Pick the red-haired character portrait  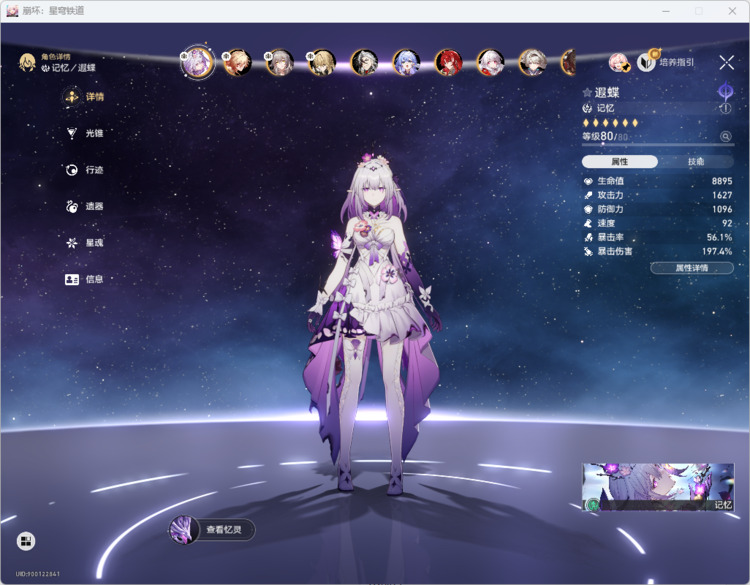point(447,63)
